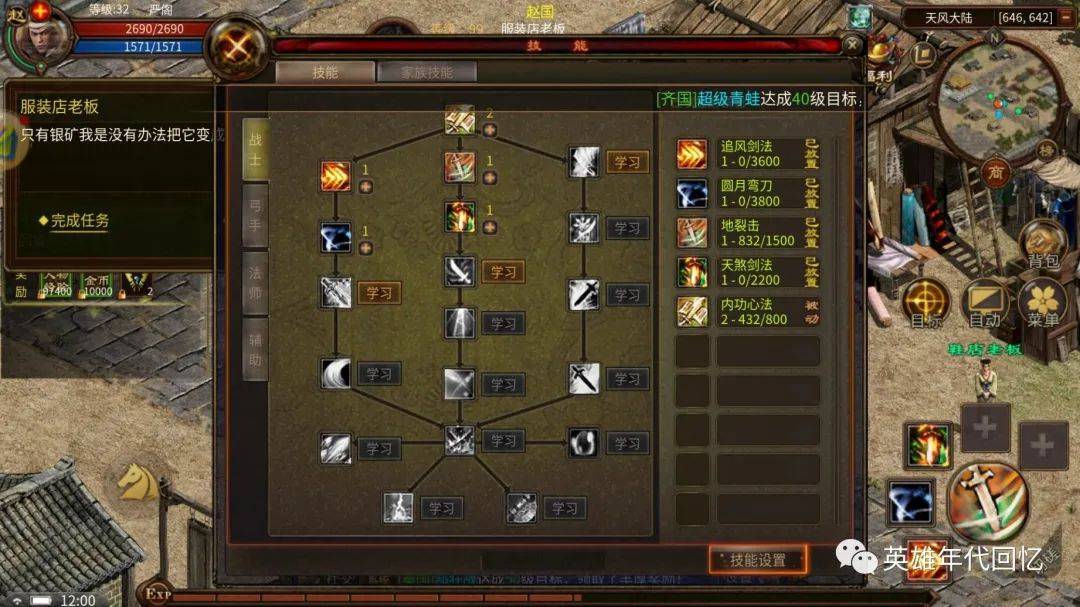Choose the 法师 class tab
1080x607 pixels.
[255, 281]
